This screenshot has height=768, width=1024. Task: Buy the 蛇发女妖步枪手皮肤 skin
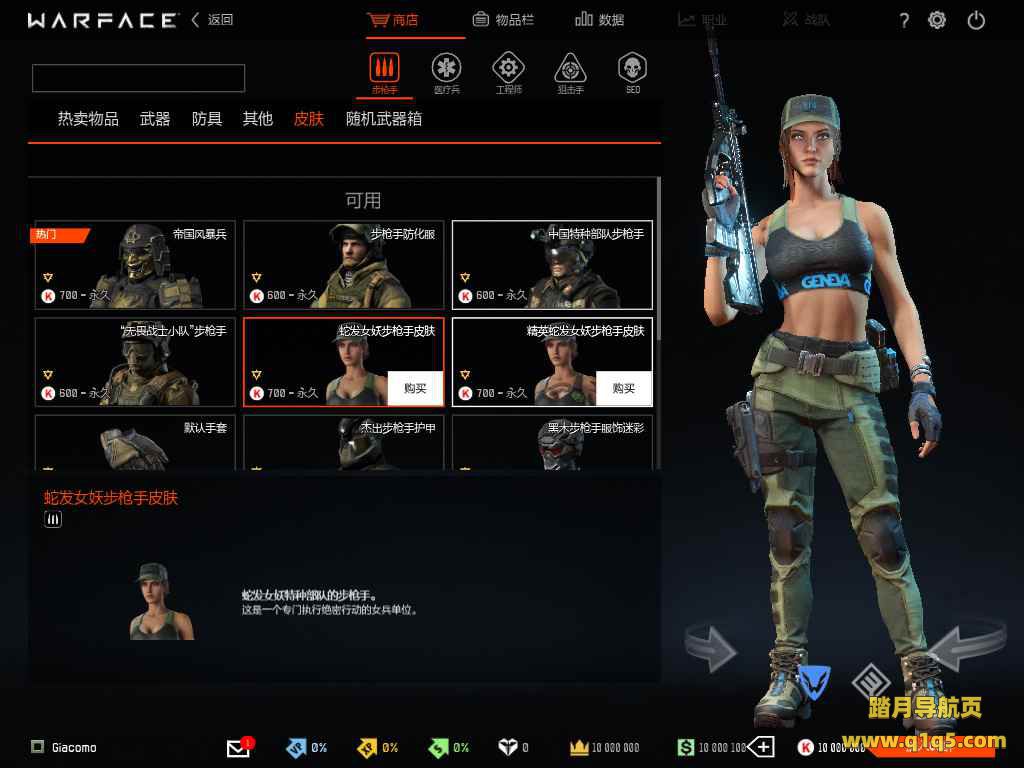pyautogui.click(x=415, y=388)
